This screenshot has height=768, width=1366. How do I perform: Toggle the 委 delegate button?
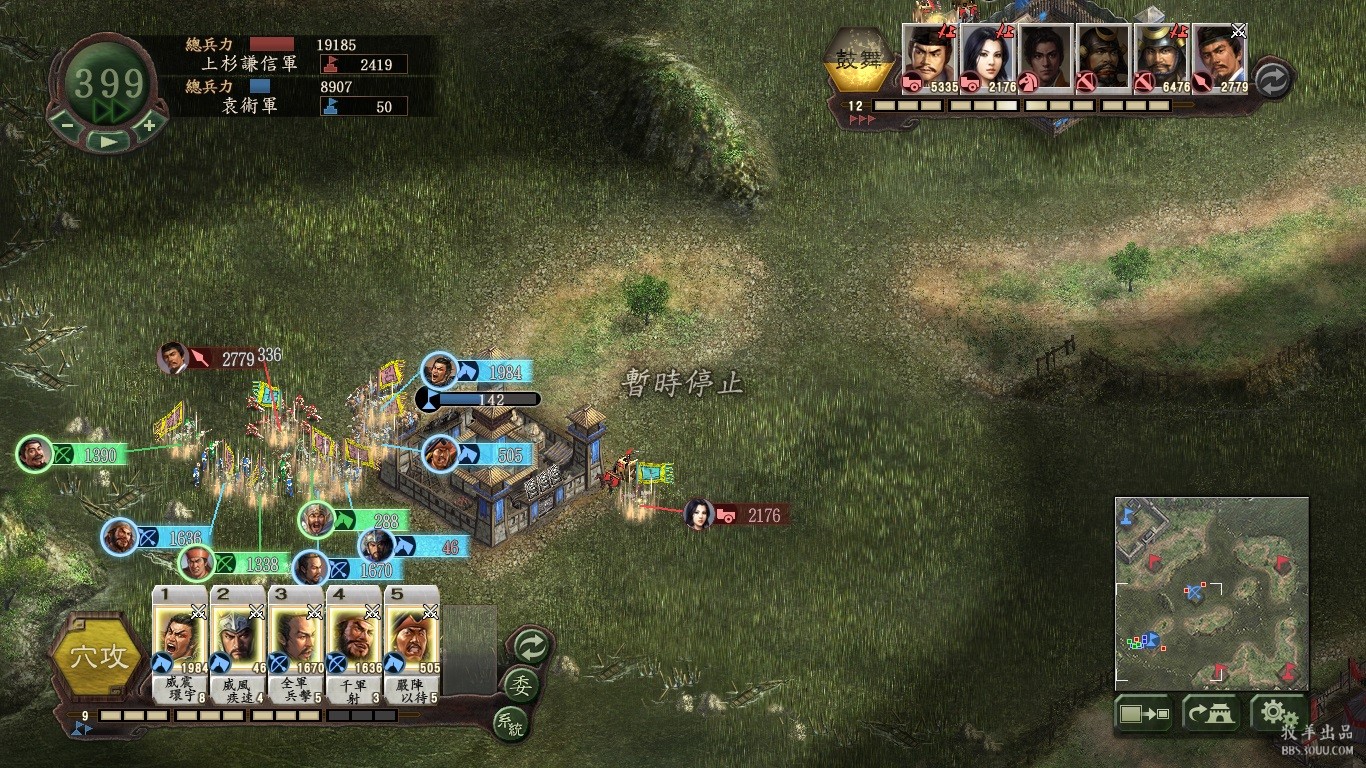[x=521, y=685]
